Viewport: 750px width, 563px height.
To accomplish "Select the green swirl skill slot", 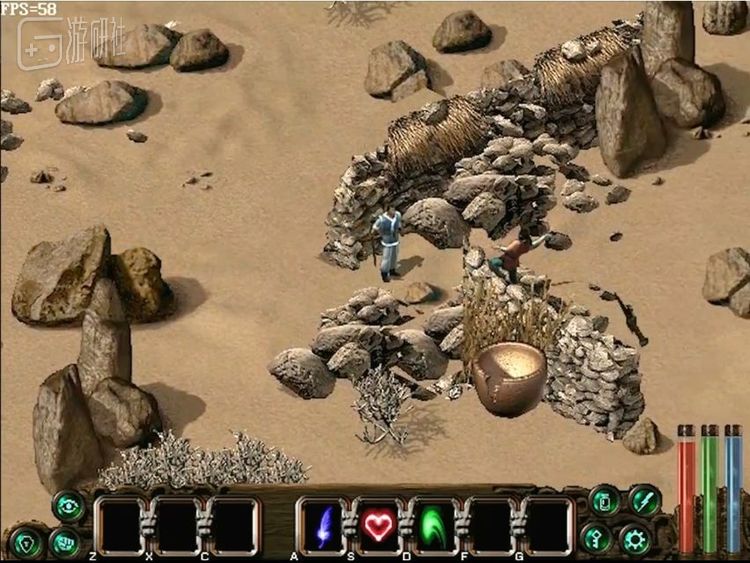I will click(433, 525).
